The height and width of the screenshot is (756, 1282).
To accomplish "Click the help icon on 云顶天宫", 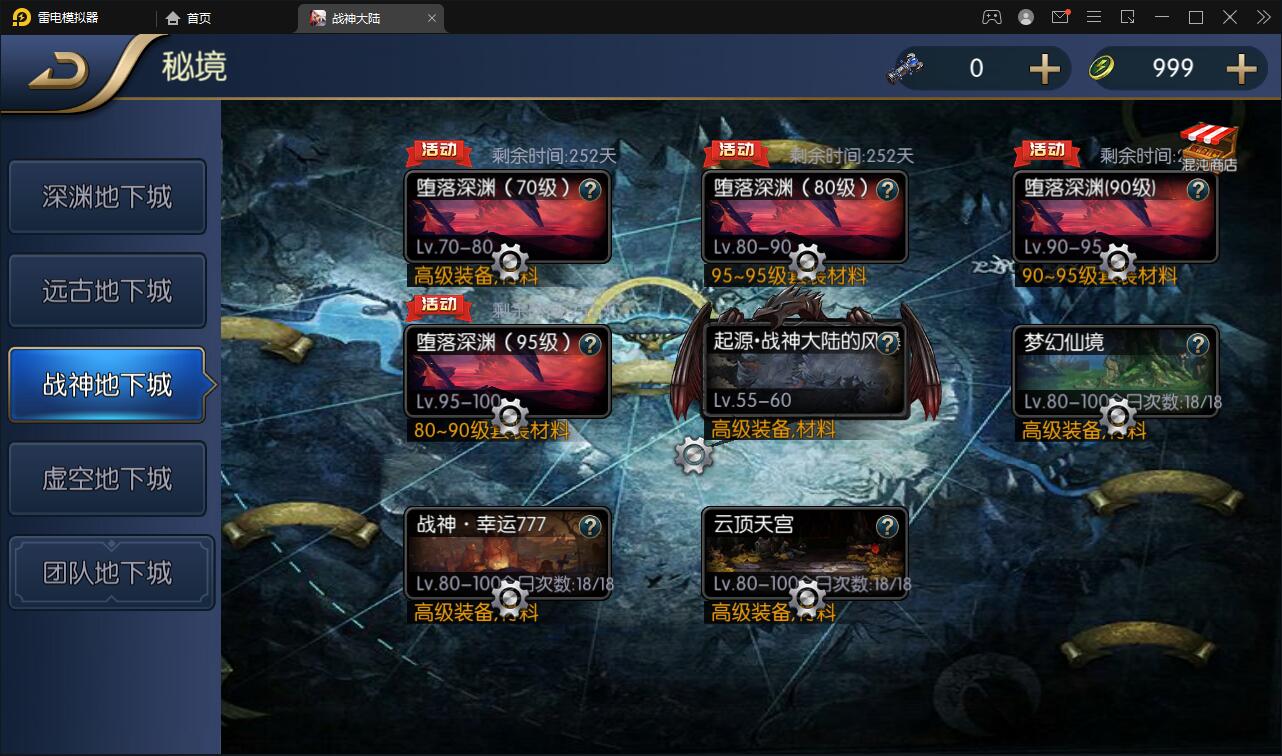I will tap(886, 527).
